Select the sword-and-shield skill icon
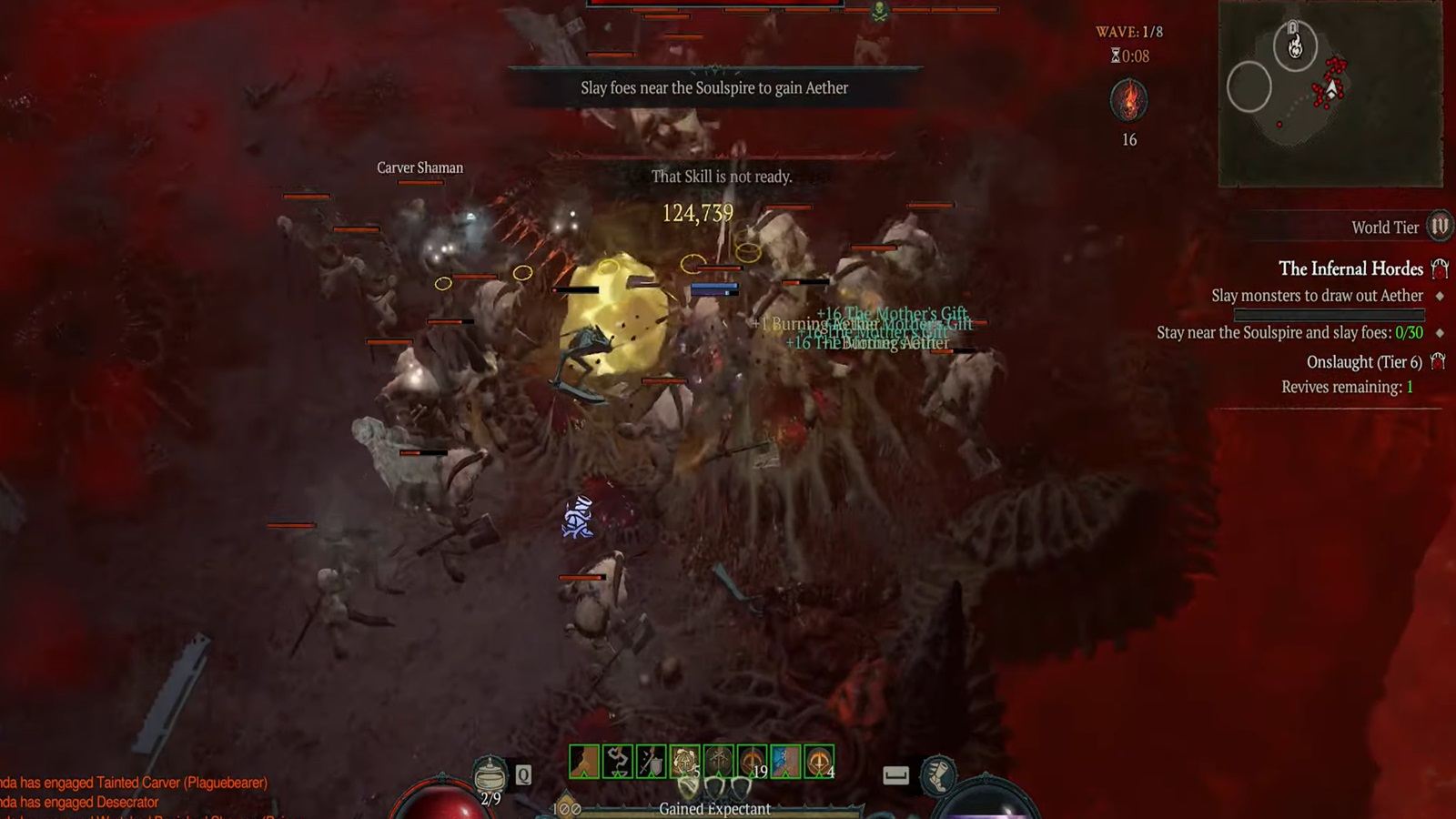Screen dimensions: 1456x819 coord(651,761)
